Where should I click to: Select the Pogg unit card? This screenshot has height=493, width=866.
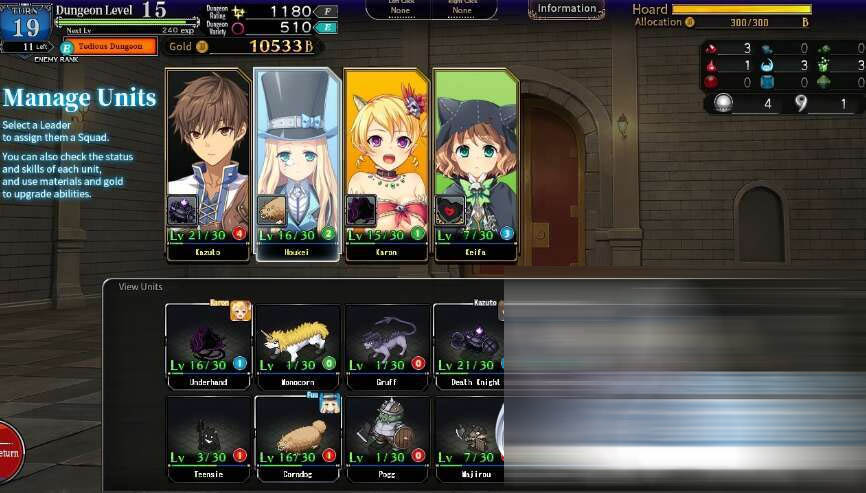[386, 435]
